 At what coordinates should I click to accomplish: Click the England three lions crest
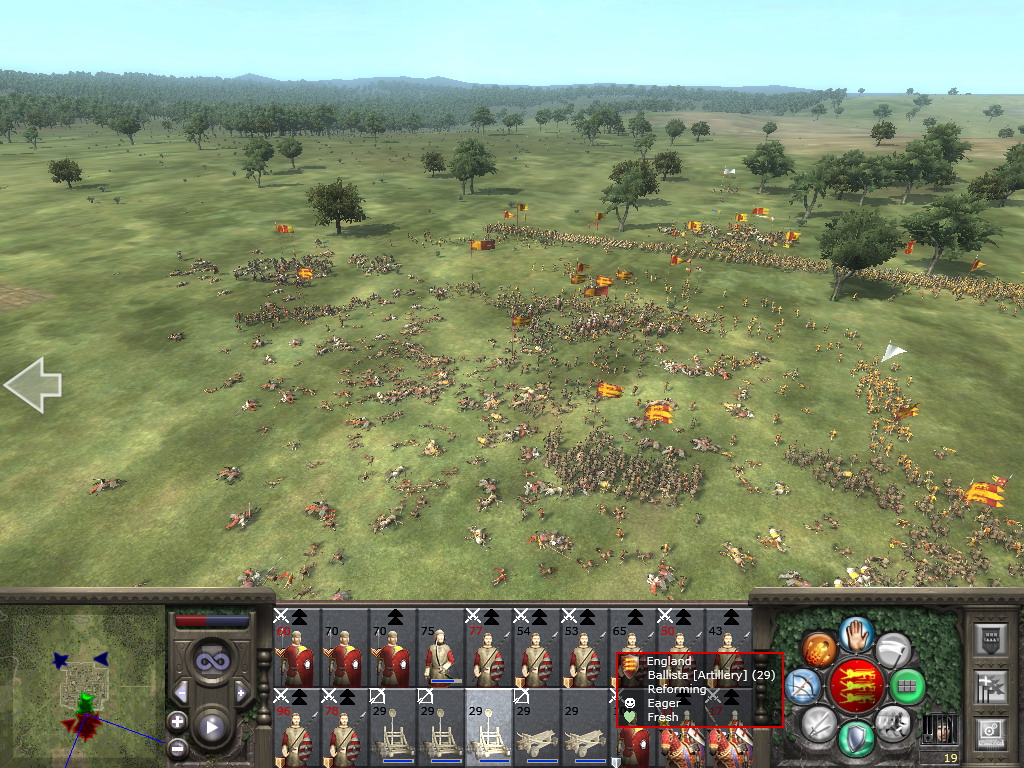[x=856, y=686]
